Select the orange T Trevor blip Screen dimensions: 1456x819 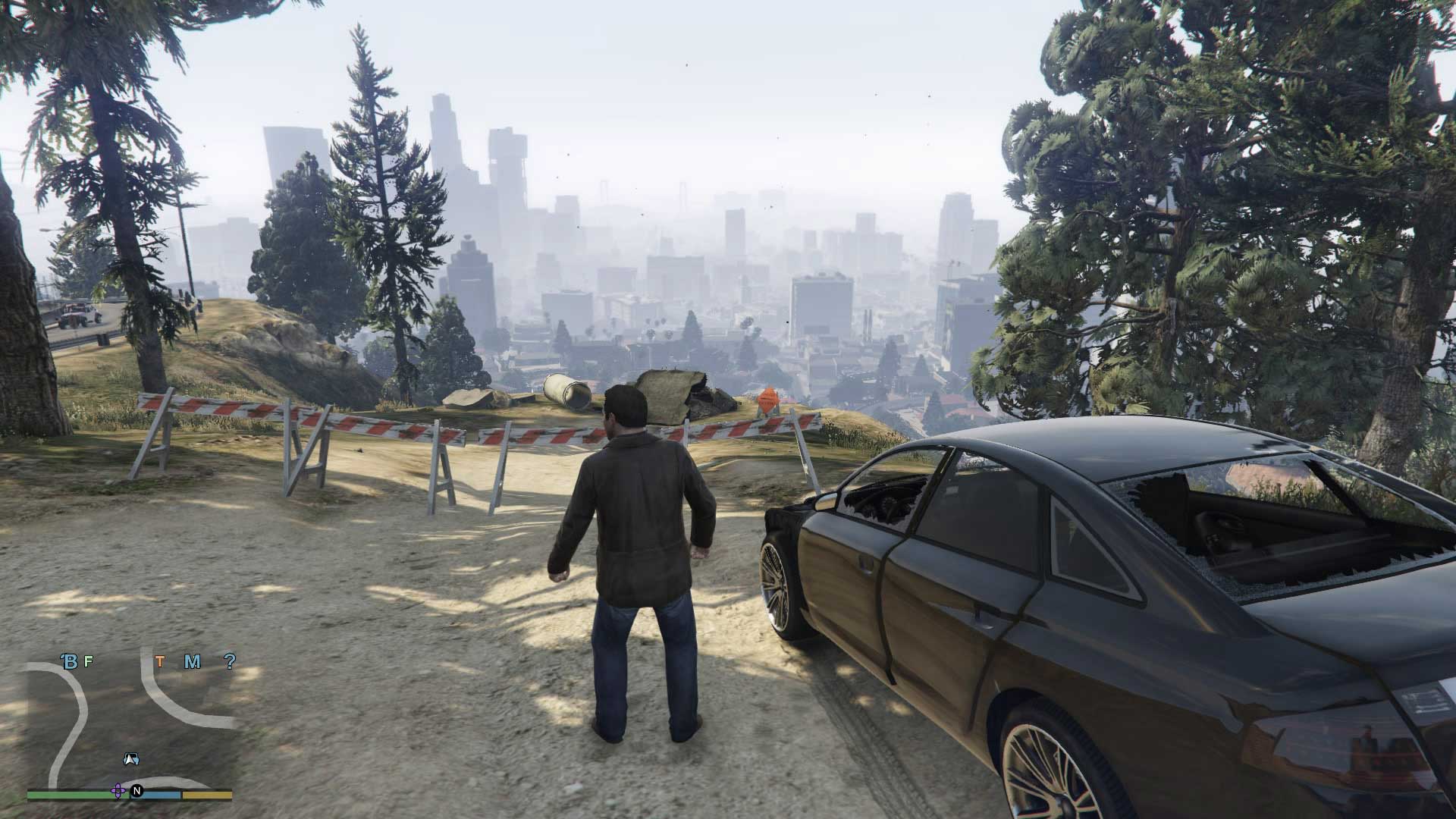pos(161,661)
